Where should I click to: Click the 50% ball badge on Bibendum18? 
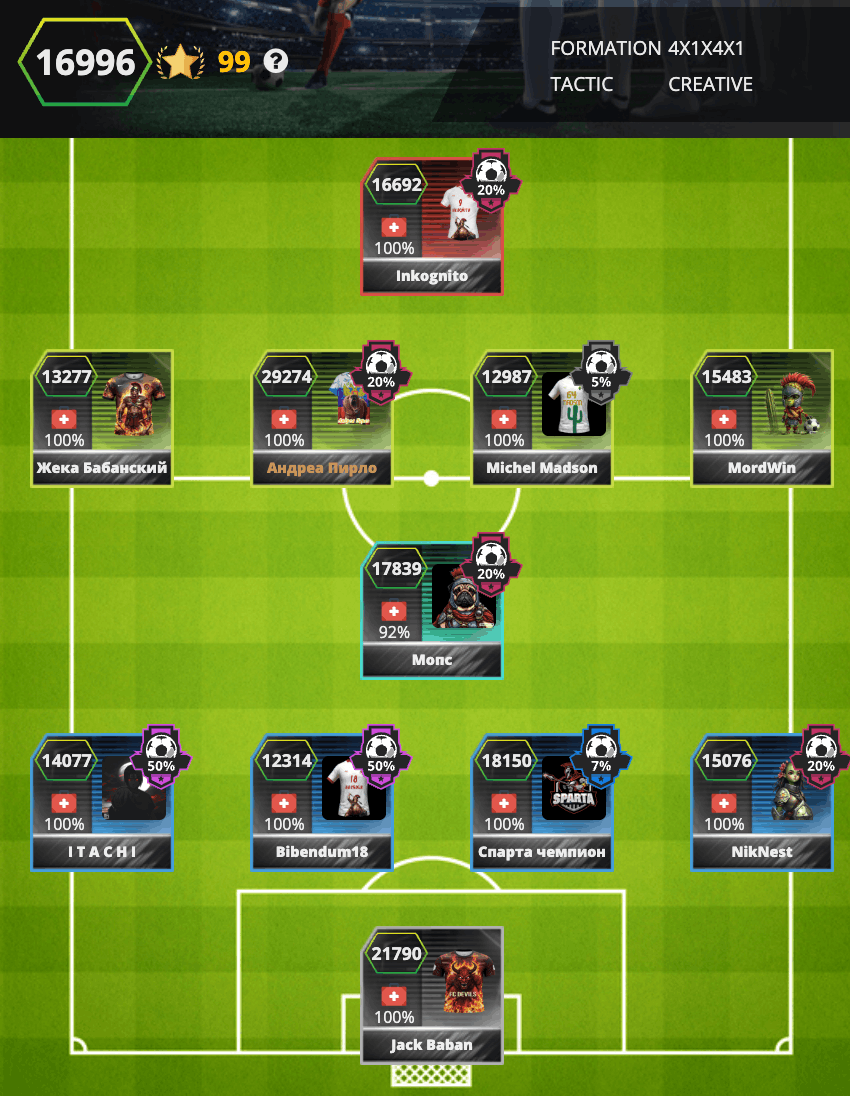pos(381,756)
